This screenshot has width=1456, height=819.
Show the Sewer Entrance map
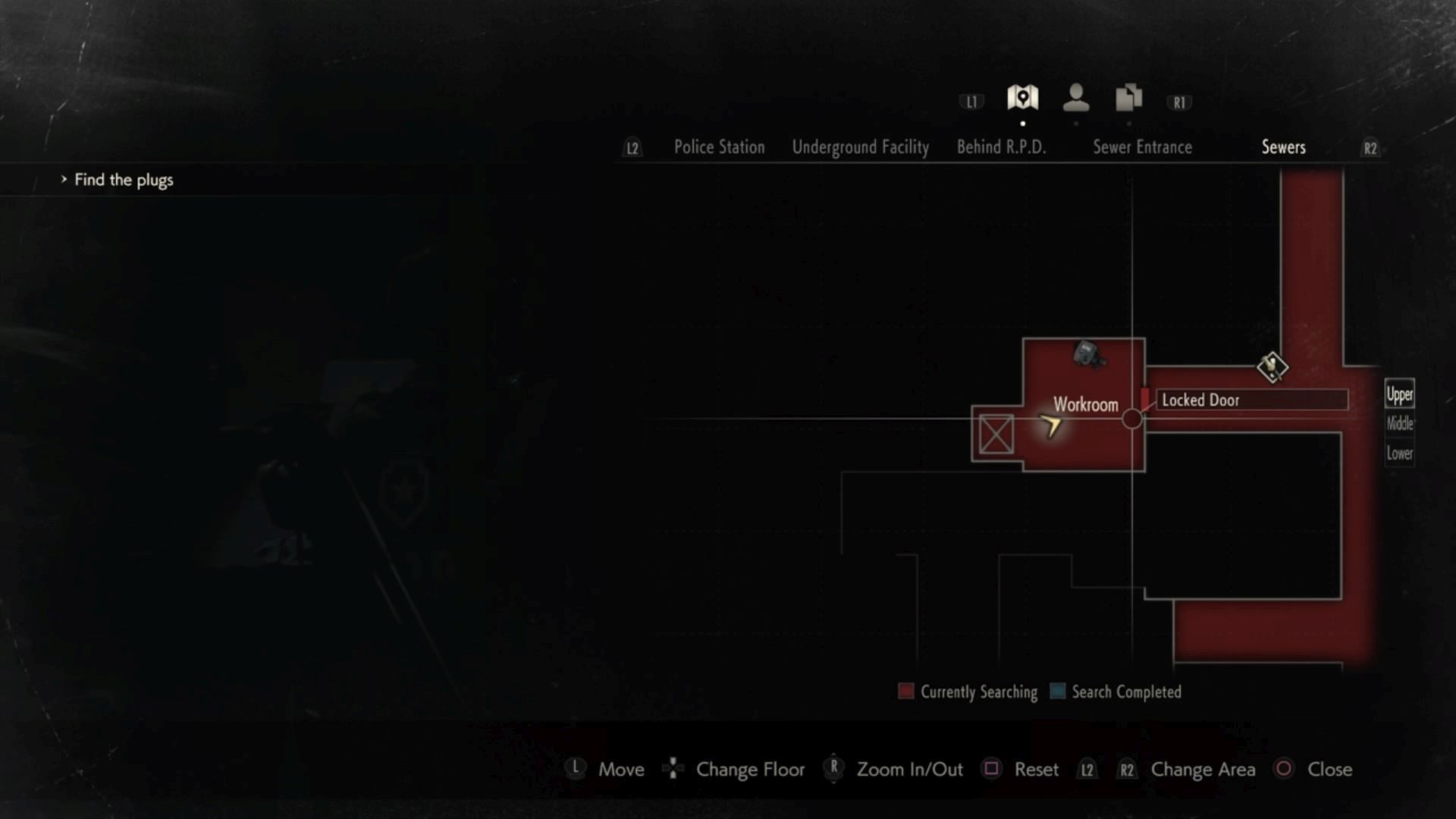coord(1142,147)
